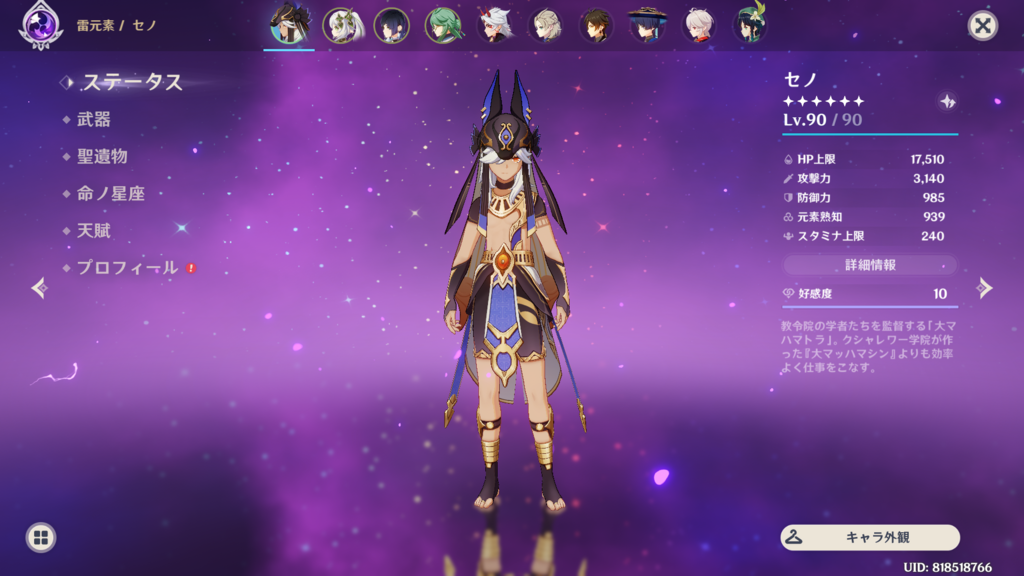Go to the 天賦 talents page
Viewport: 1024px width, 576px height.
[x=93, y=230]
